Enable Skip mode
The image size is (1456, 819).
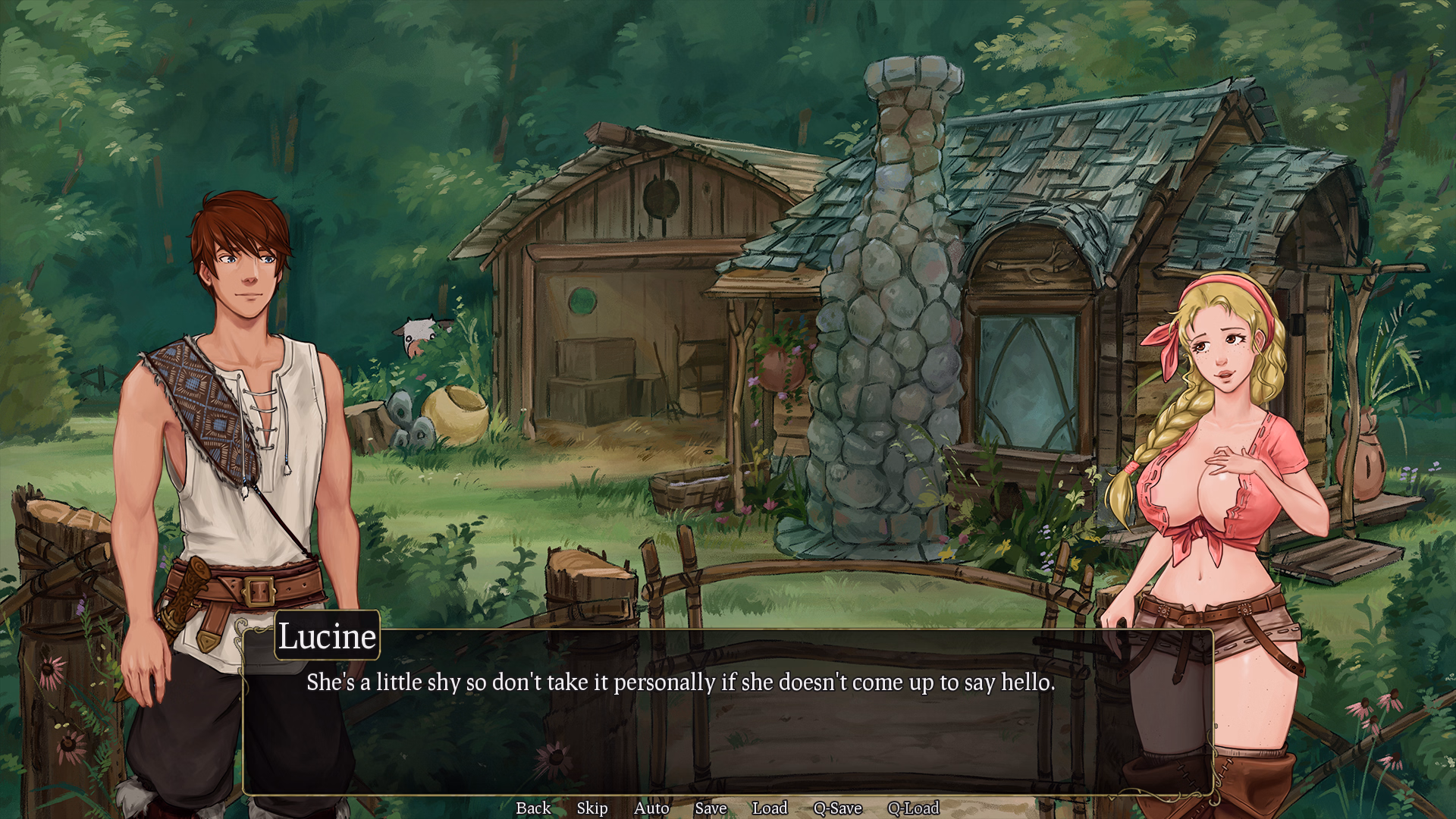coord(591,808)
